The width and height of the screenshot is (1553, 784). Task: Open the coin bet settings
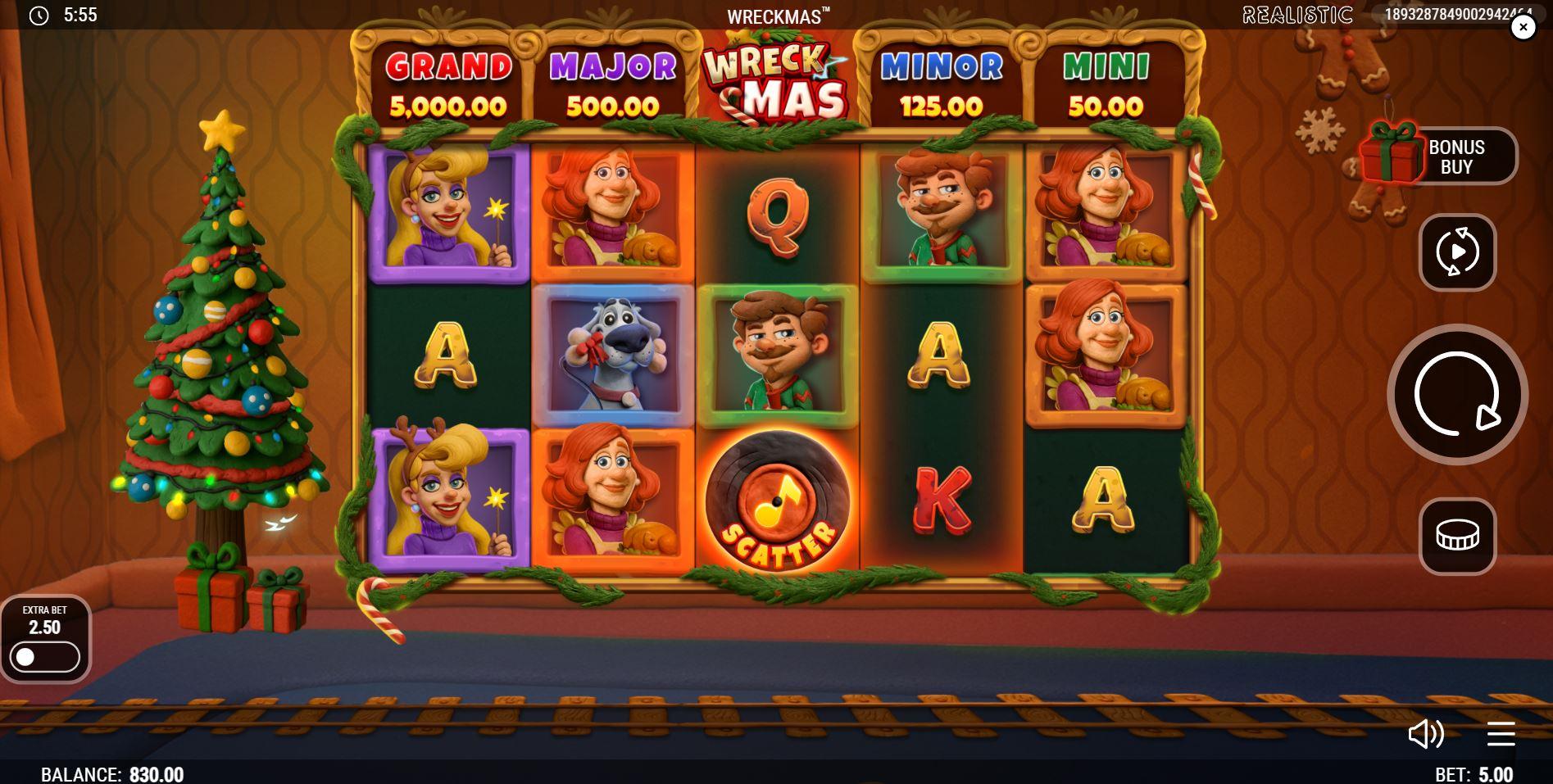tap(1457, 536)
